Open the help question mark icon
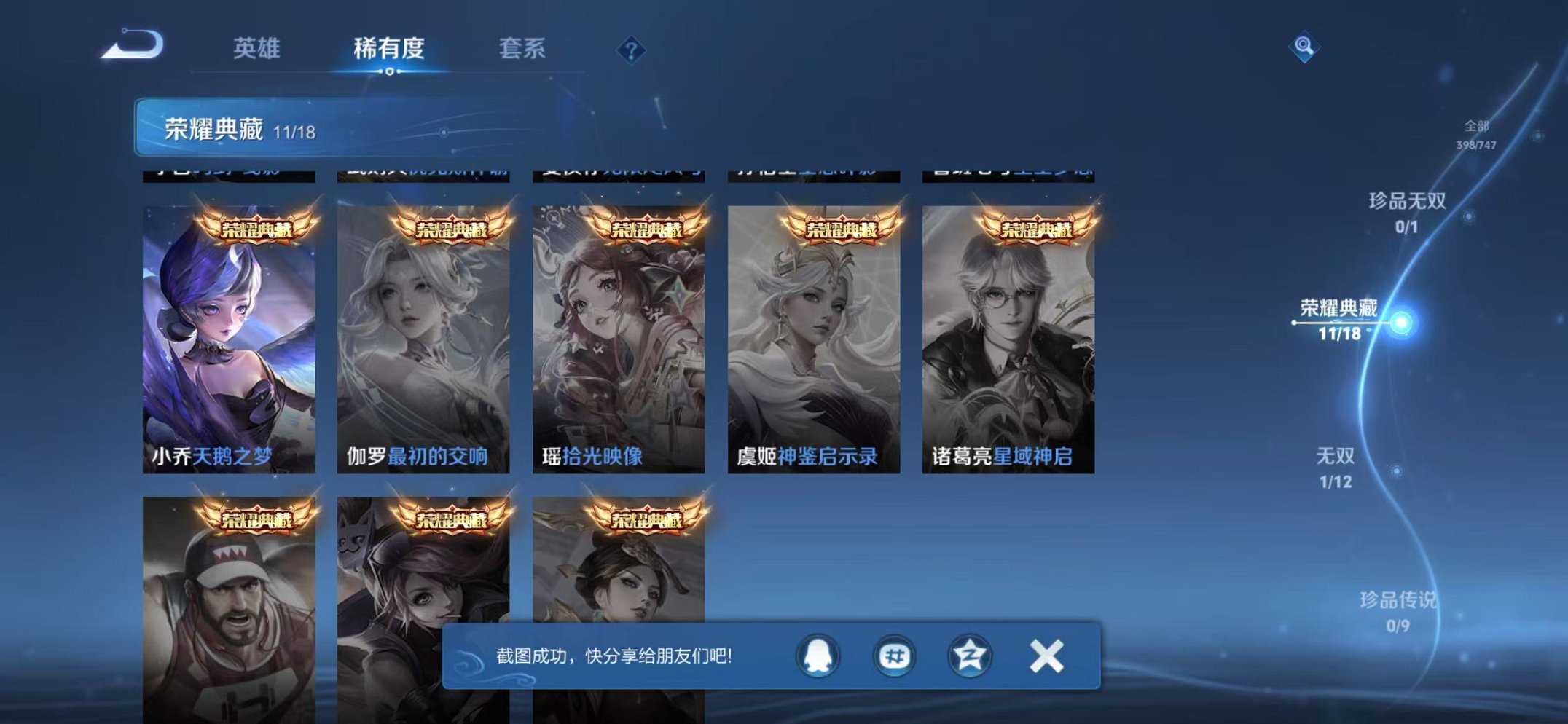 (631, 50)
